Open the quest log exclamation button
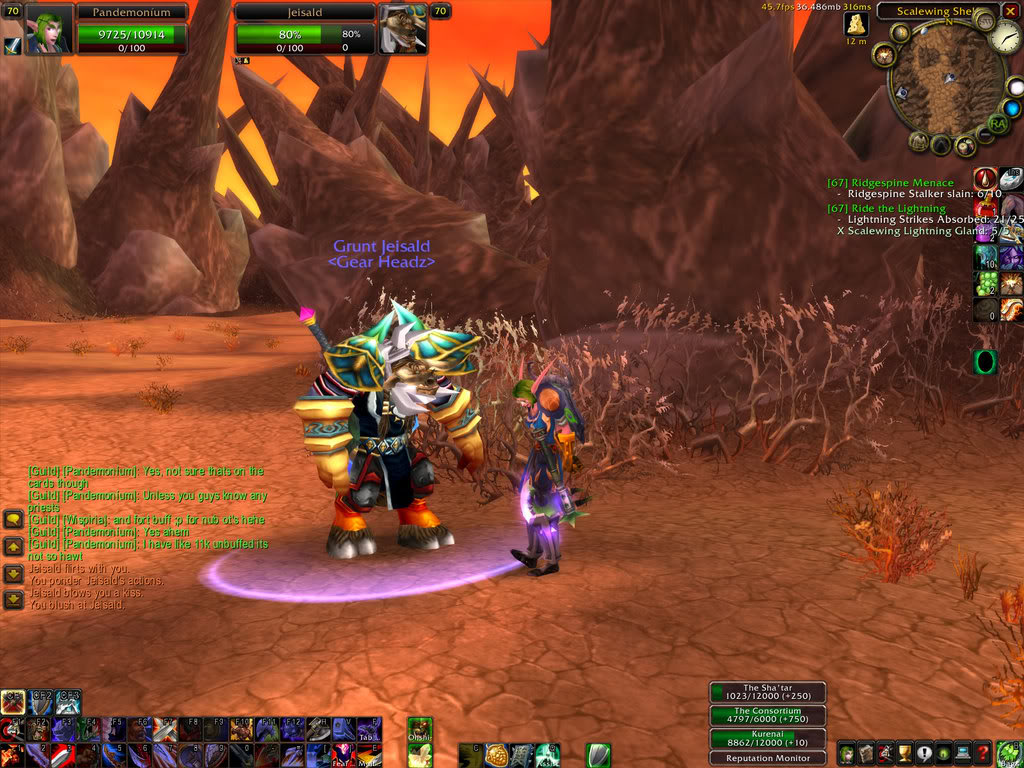 pos(925,755)
